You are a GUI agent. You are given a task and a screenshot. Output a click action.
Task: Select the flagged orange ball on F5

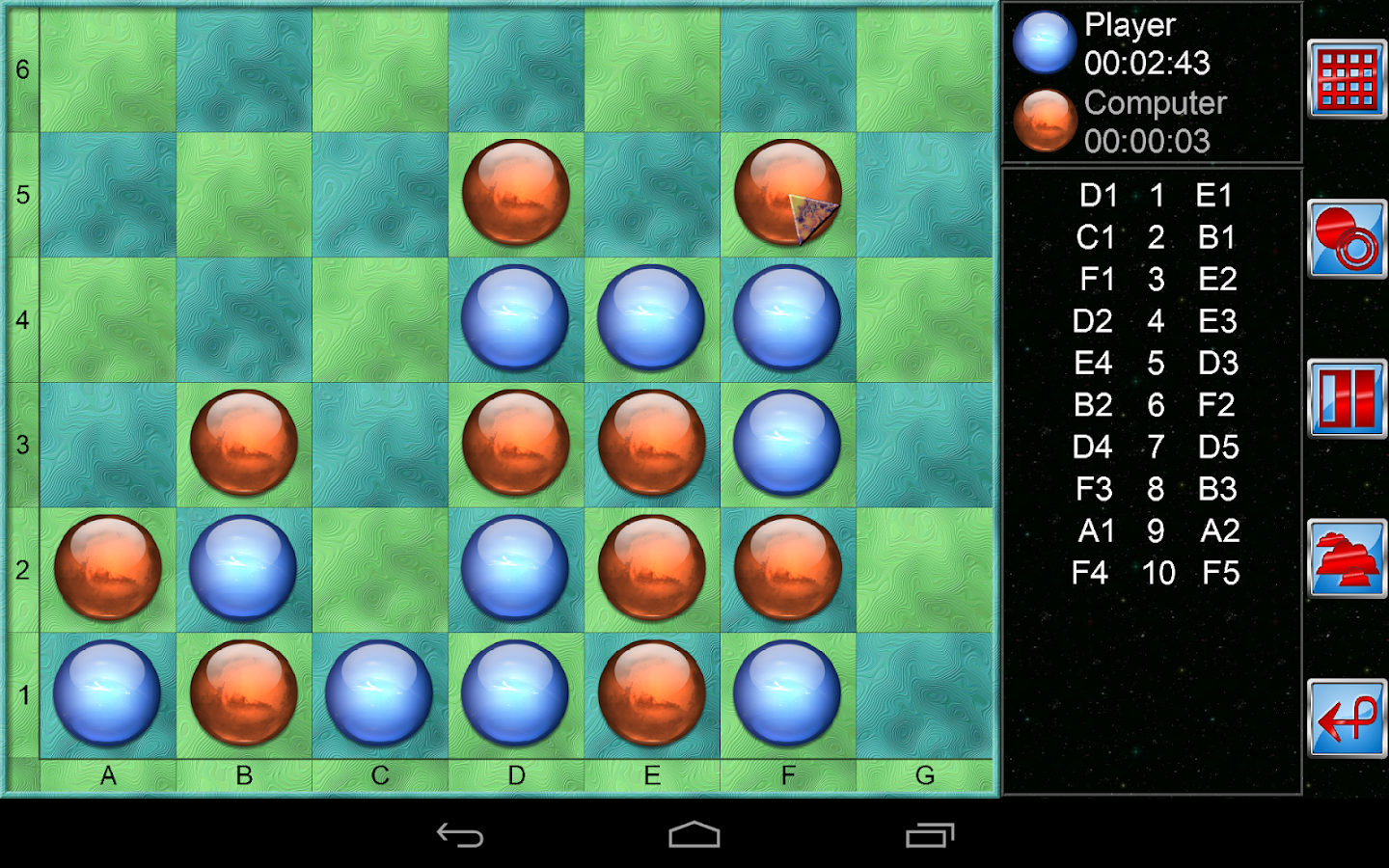(788, 191)
